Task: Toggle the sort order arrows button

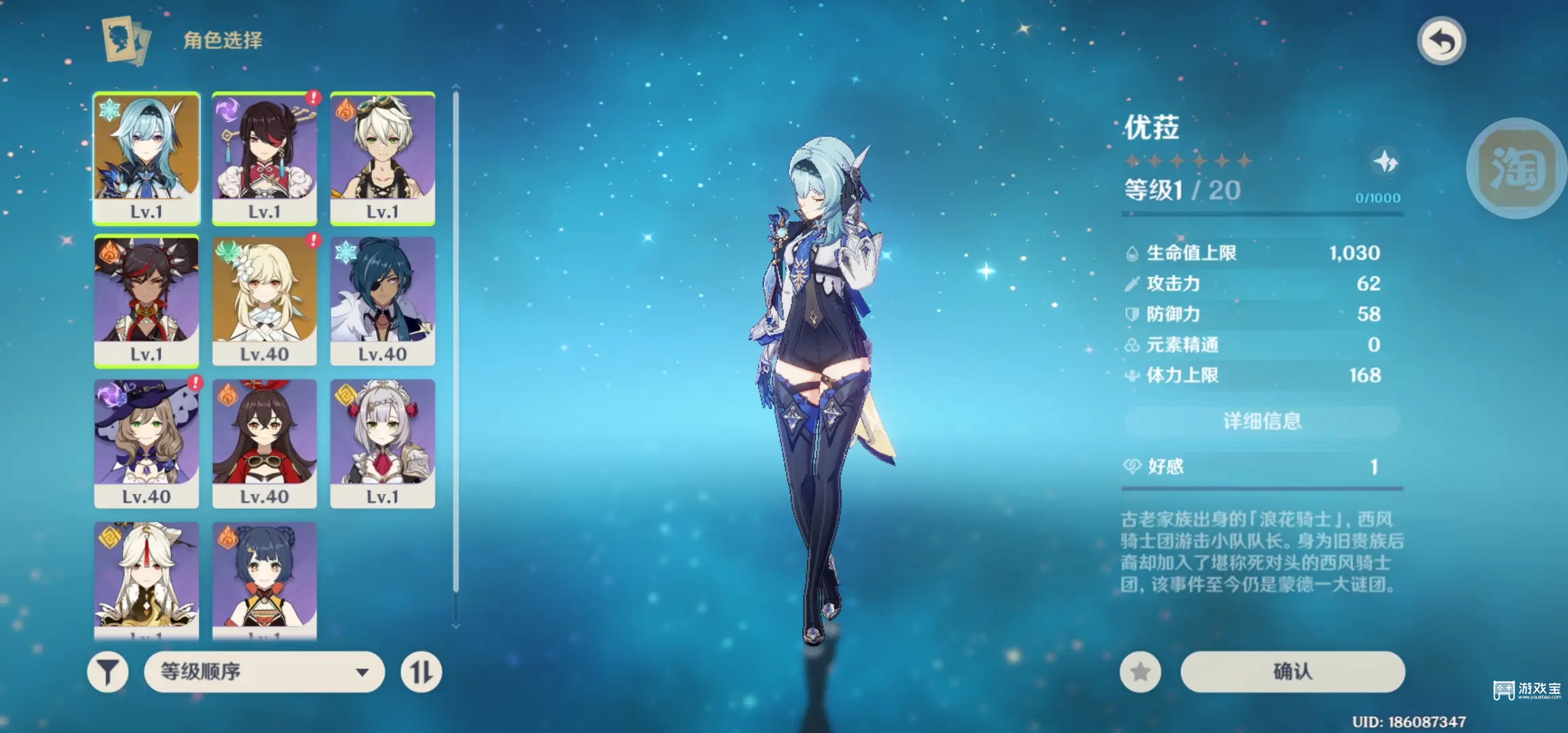Action: 421,672
